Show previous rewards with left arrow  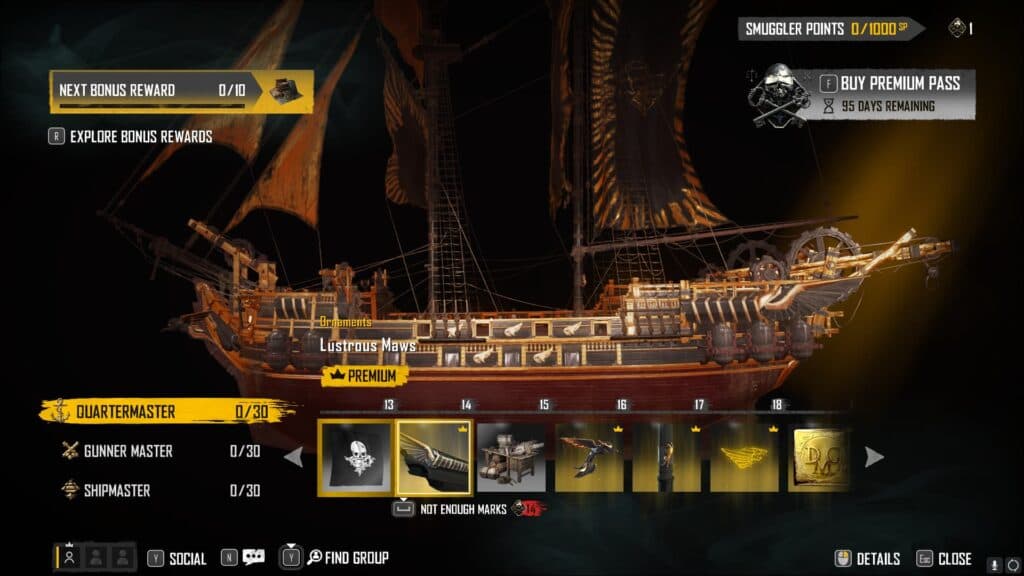294,457
